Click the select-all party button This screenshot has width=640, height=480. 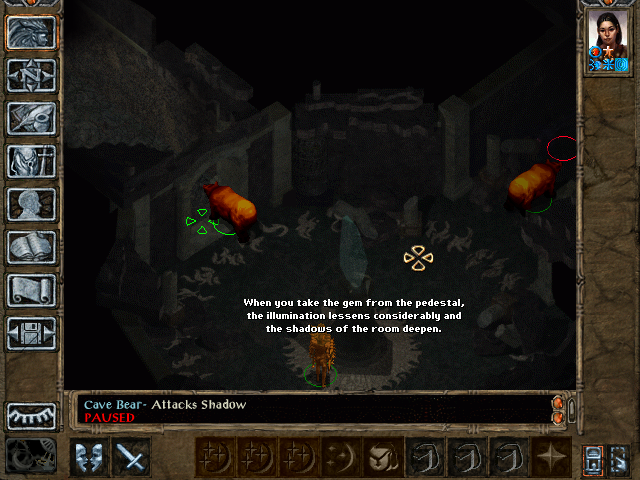[x=593, y=457]
